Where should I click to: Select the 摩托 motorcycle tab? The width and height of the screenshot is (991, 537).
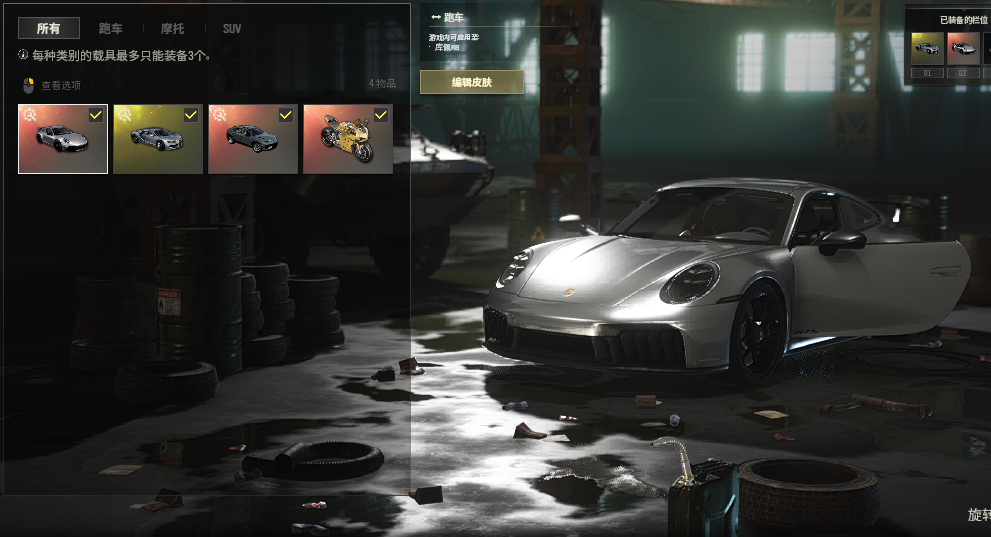[x=172, y=29]
